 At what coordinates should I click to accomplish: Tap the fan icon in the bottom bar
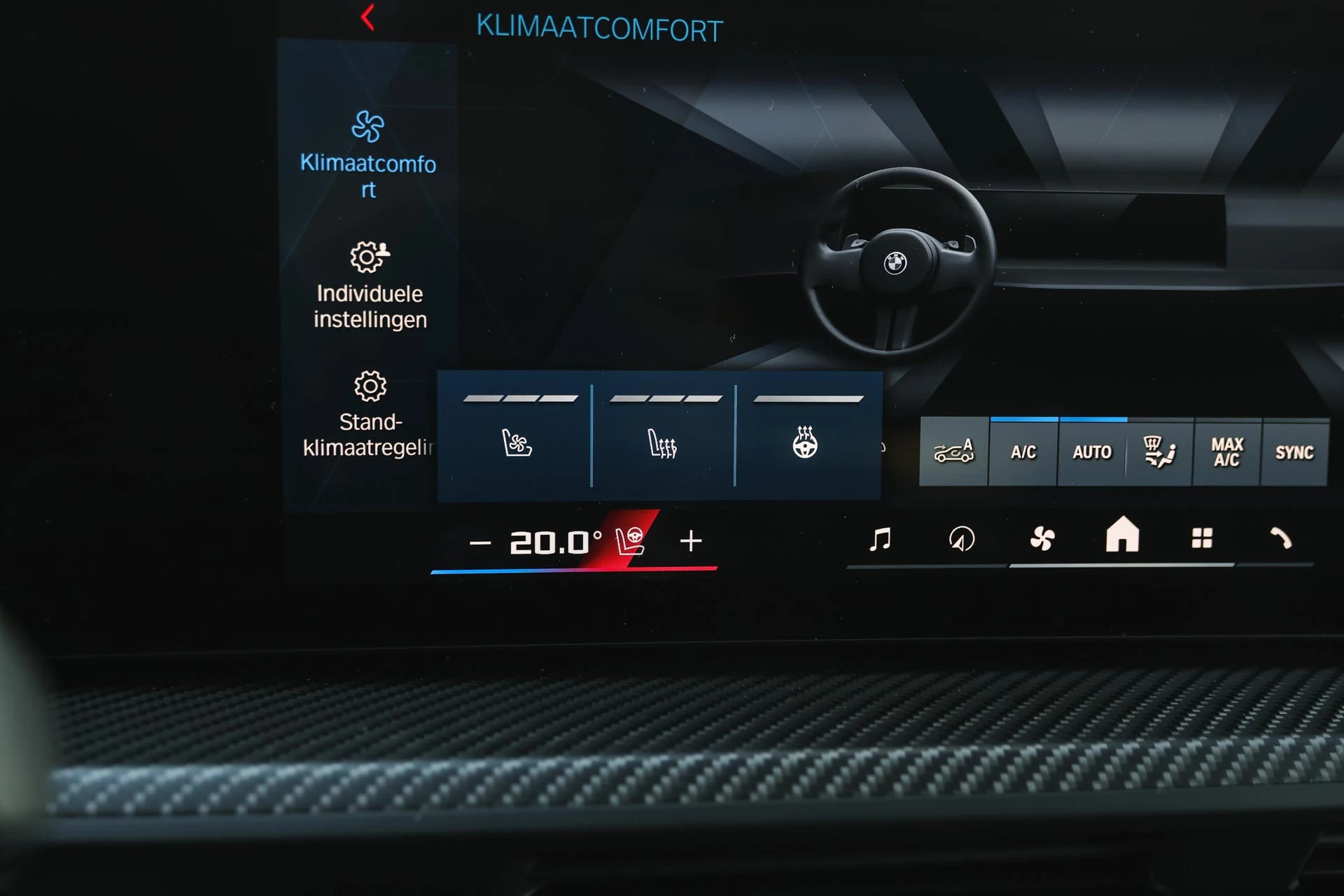(x=1044, y=538)
